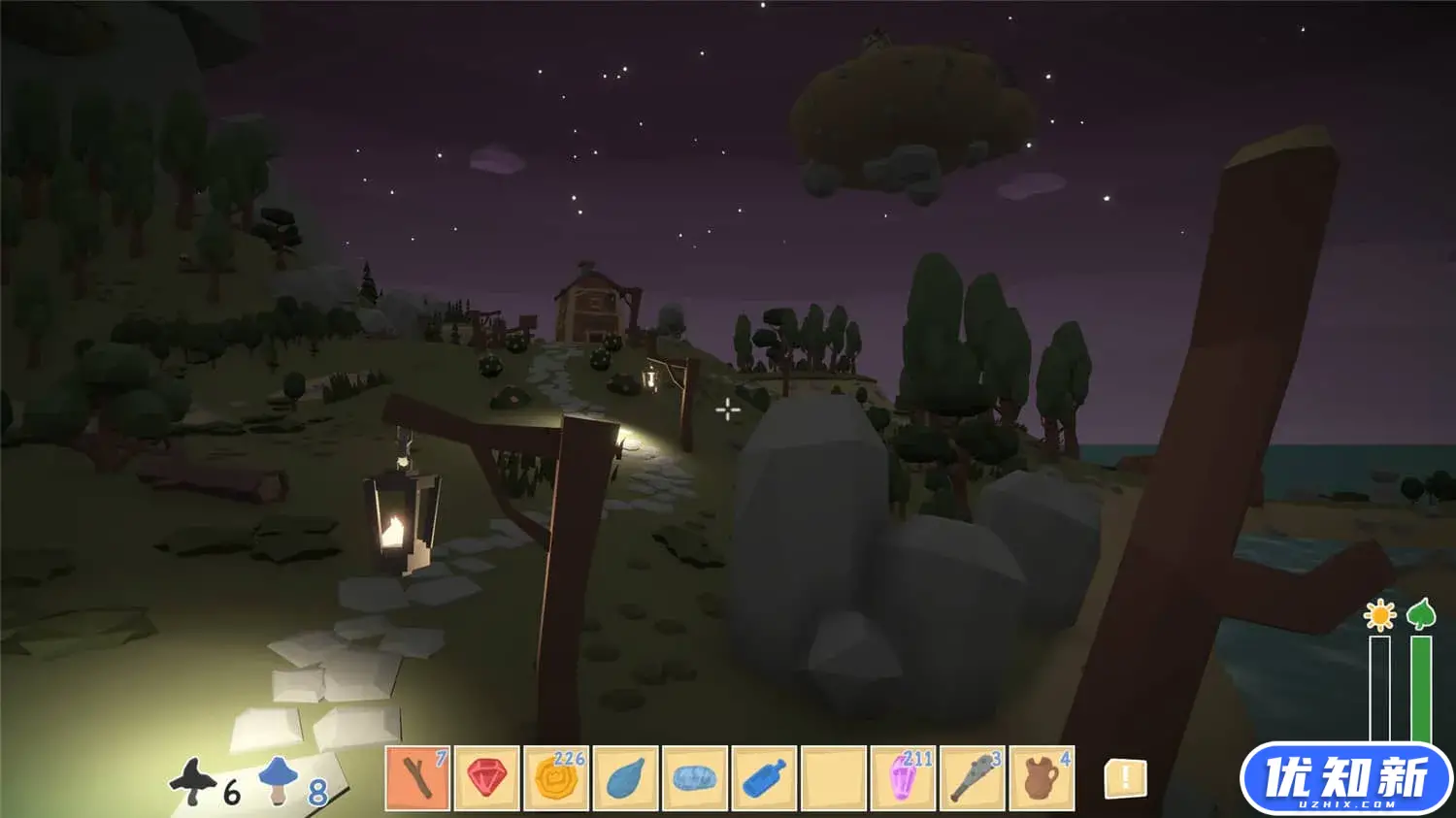Select the wooden stick hotbar slot
Viewport: 1456px width, 818px height.
coord(417,777)
